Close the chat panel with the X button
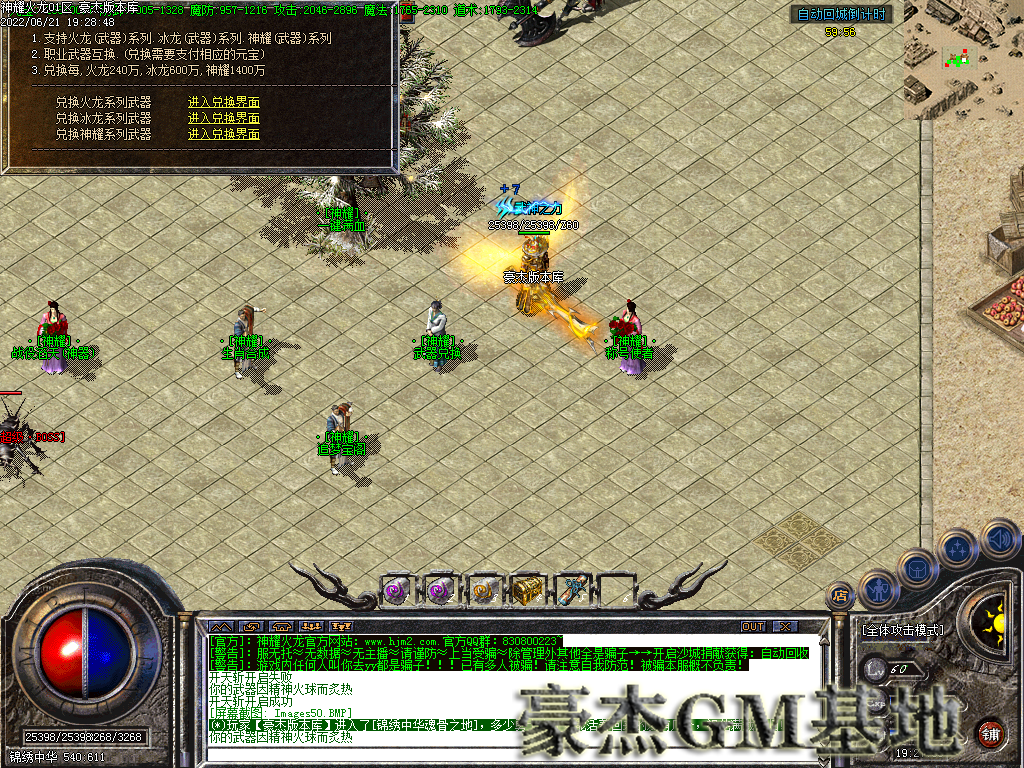The width and height of the screenshot is (1024, 768). click(x=786, y=627)
